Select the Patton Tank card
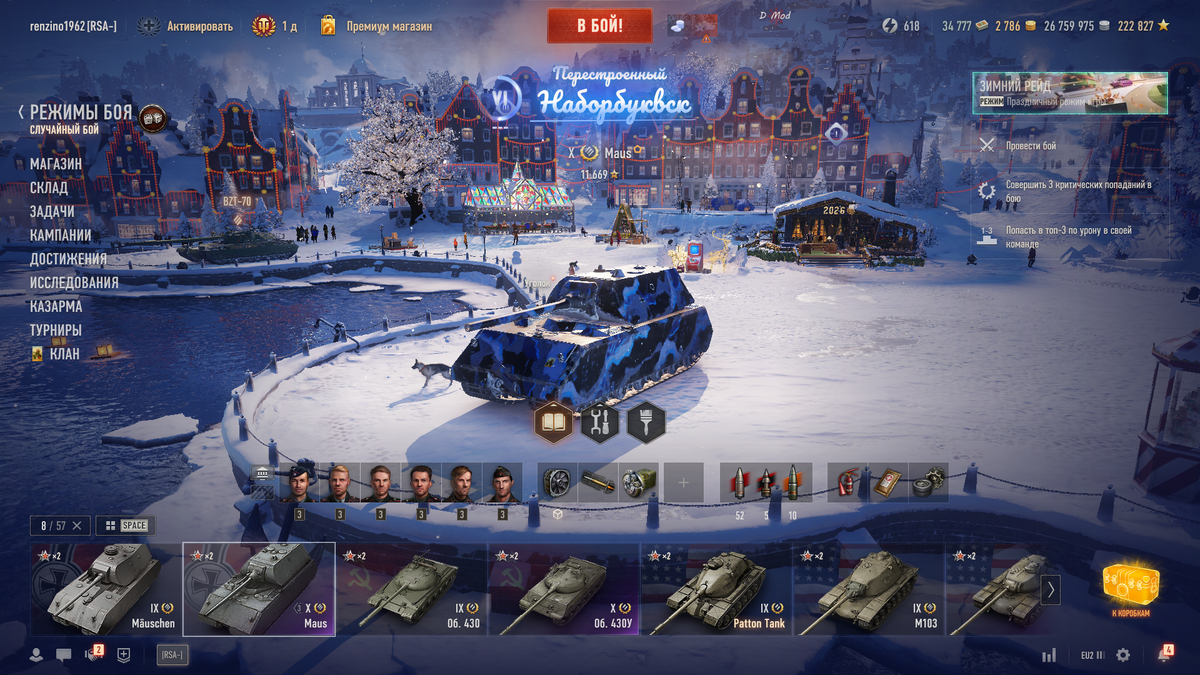The image size is (1200, 675). 716,589
